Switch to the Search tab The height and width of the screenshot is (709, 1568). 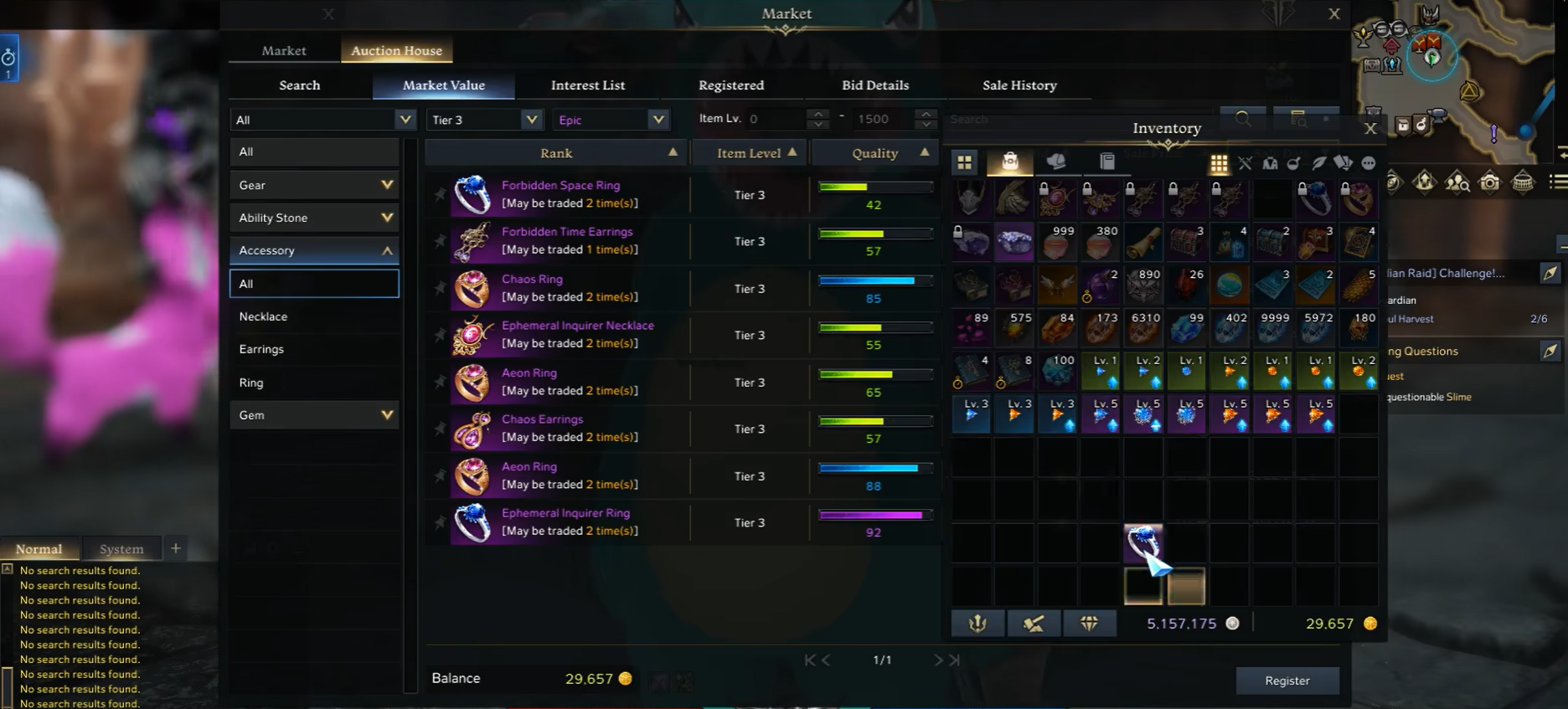(x=299, y=85)
